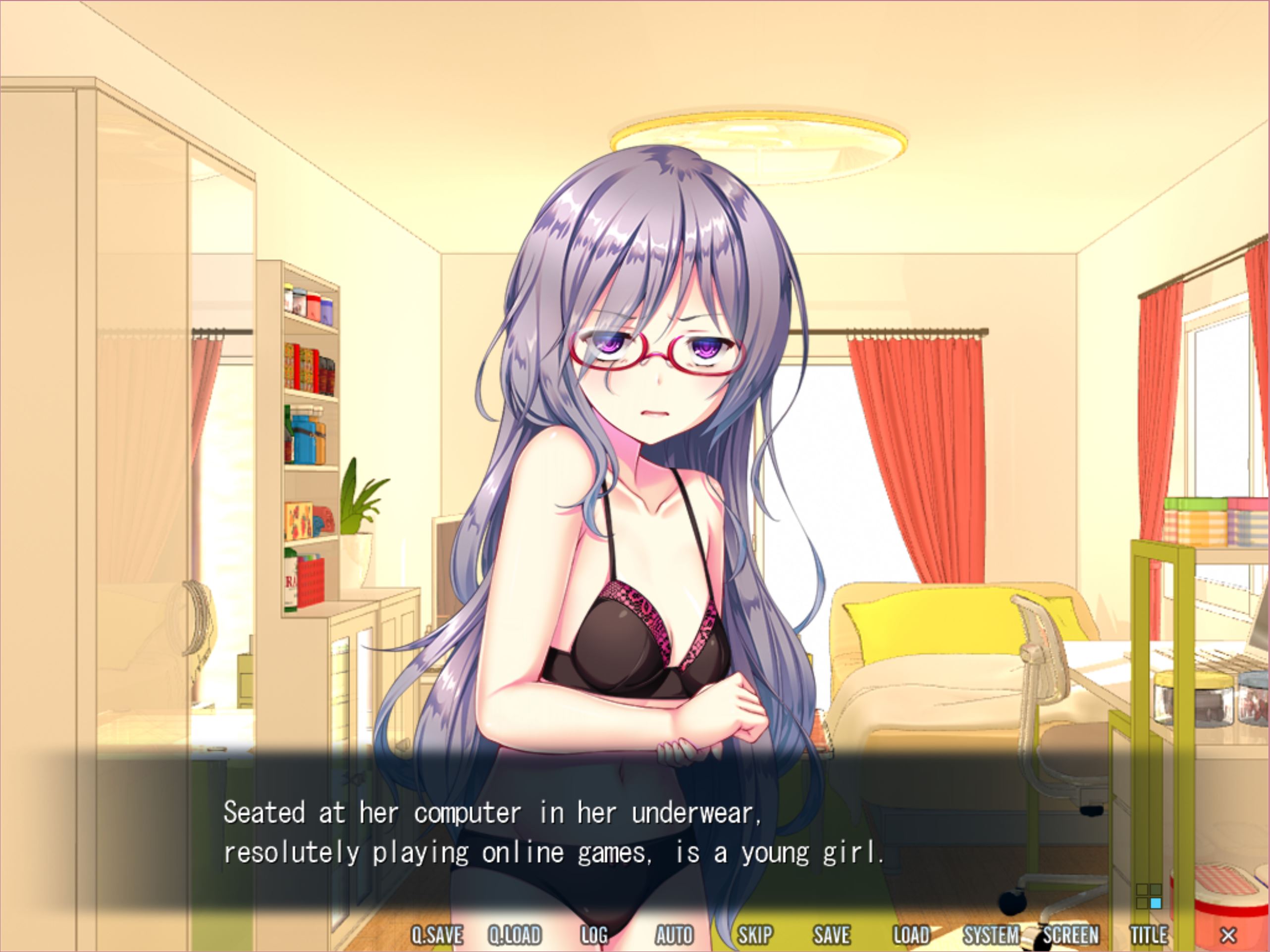Screen dimensions: 1270x952
Task: Click the blue highlighted screen-size square
Action: tap(1156, 903)
